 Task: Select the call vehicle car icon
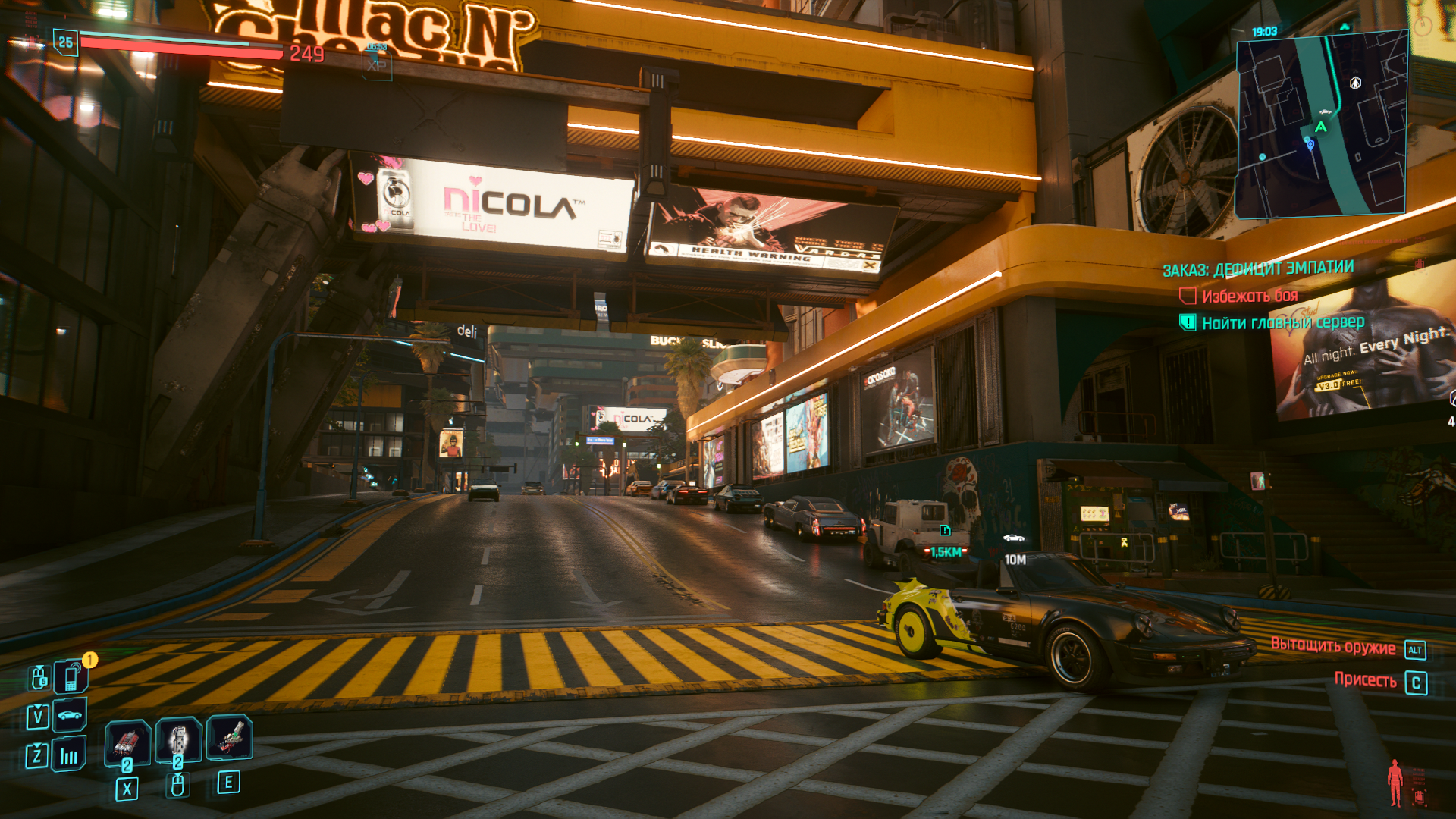pyautogui.click(x=70, y=715)
